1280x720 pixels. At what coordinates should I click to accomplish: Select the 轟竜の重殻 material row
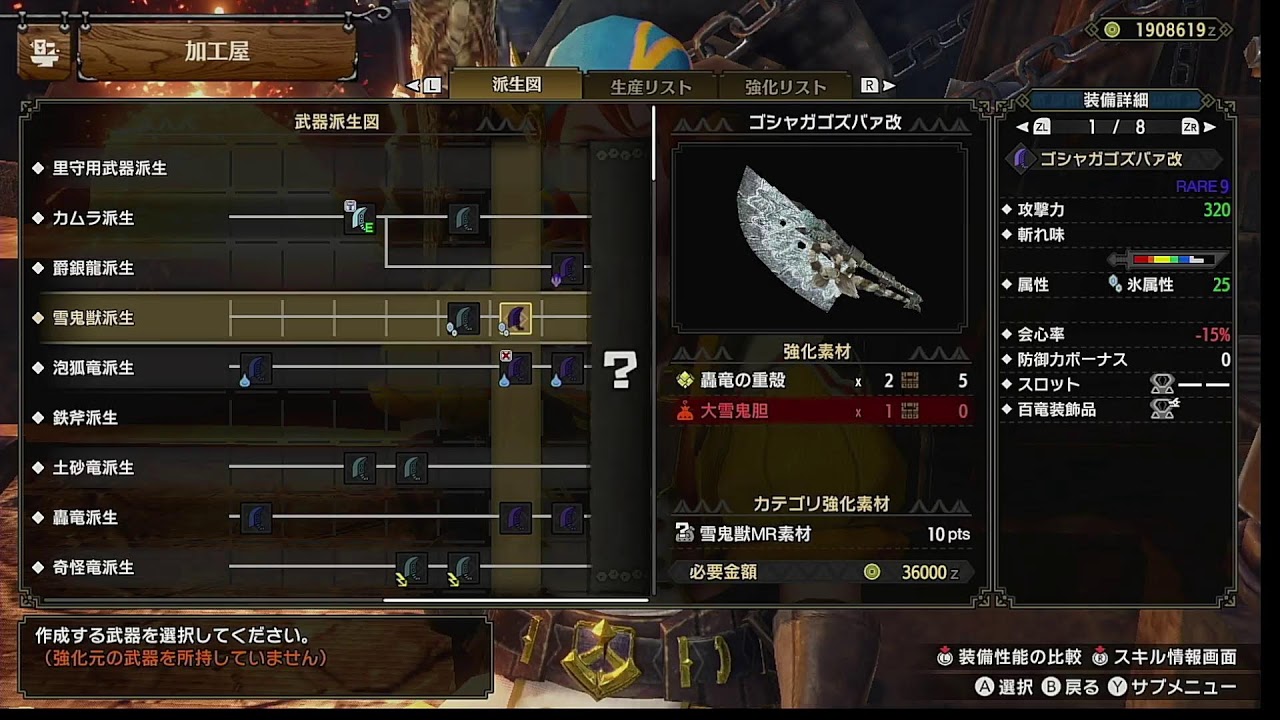pos(821,380)
